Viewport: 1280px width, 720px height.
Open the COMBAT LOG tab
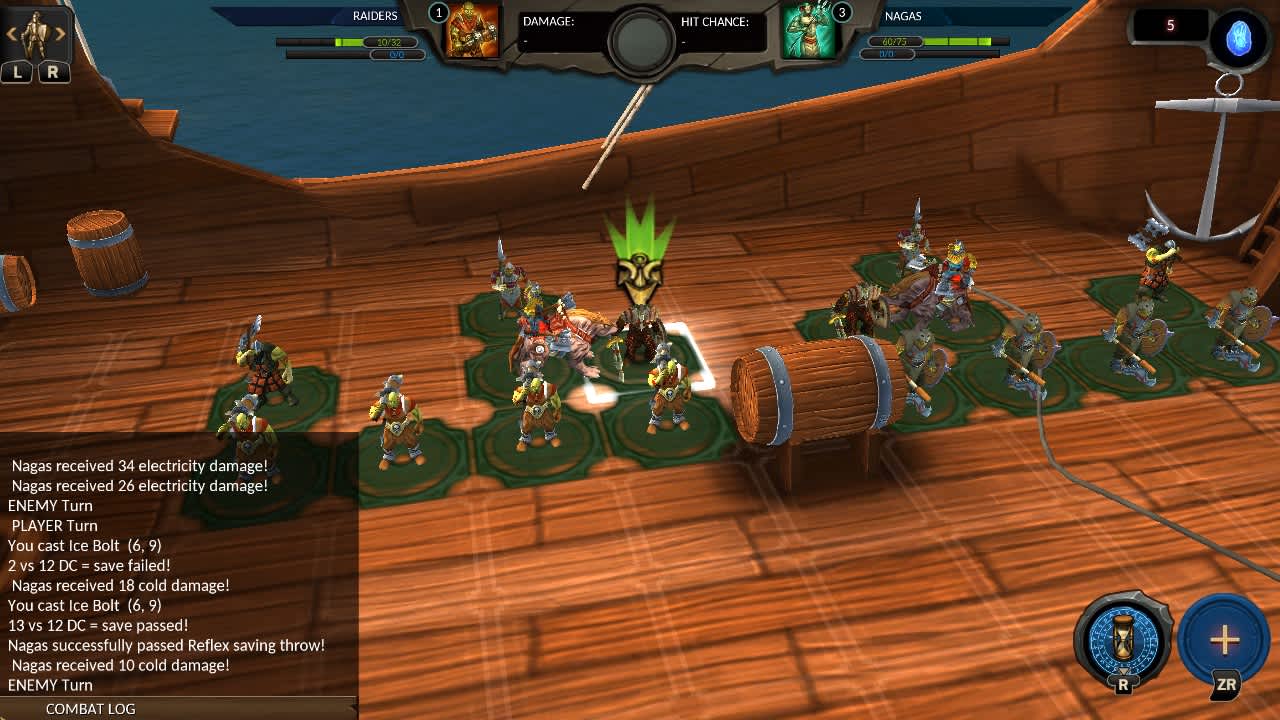click(91, 709)
